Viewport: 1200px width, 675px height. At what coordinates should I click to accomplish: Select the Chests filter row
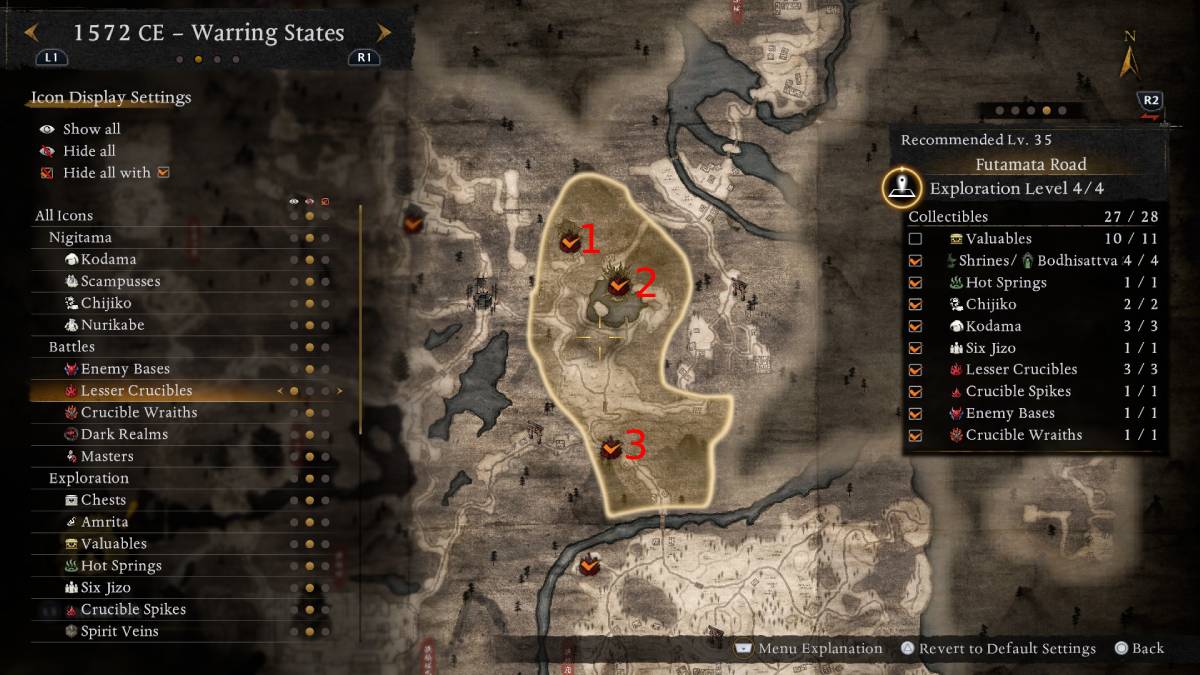[103, 500]
